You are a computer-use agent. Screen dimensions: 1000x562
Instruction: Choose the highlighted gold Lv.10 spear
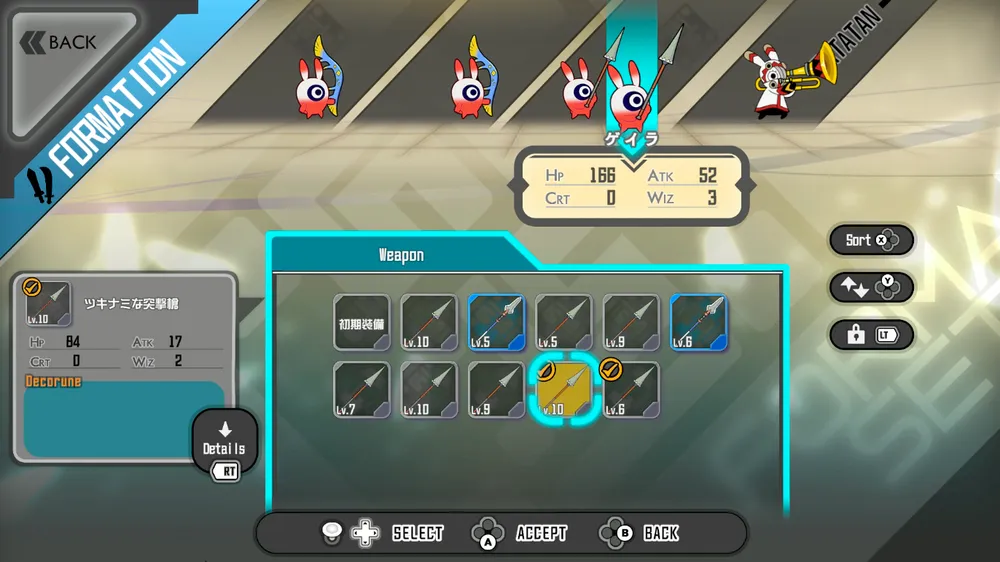565,390
